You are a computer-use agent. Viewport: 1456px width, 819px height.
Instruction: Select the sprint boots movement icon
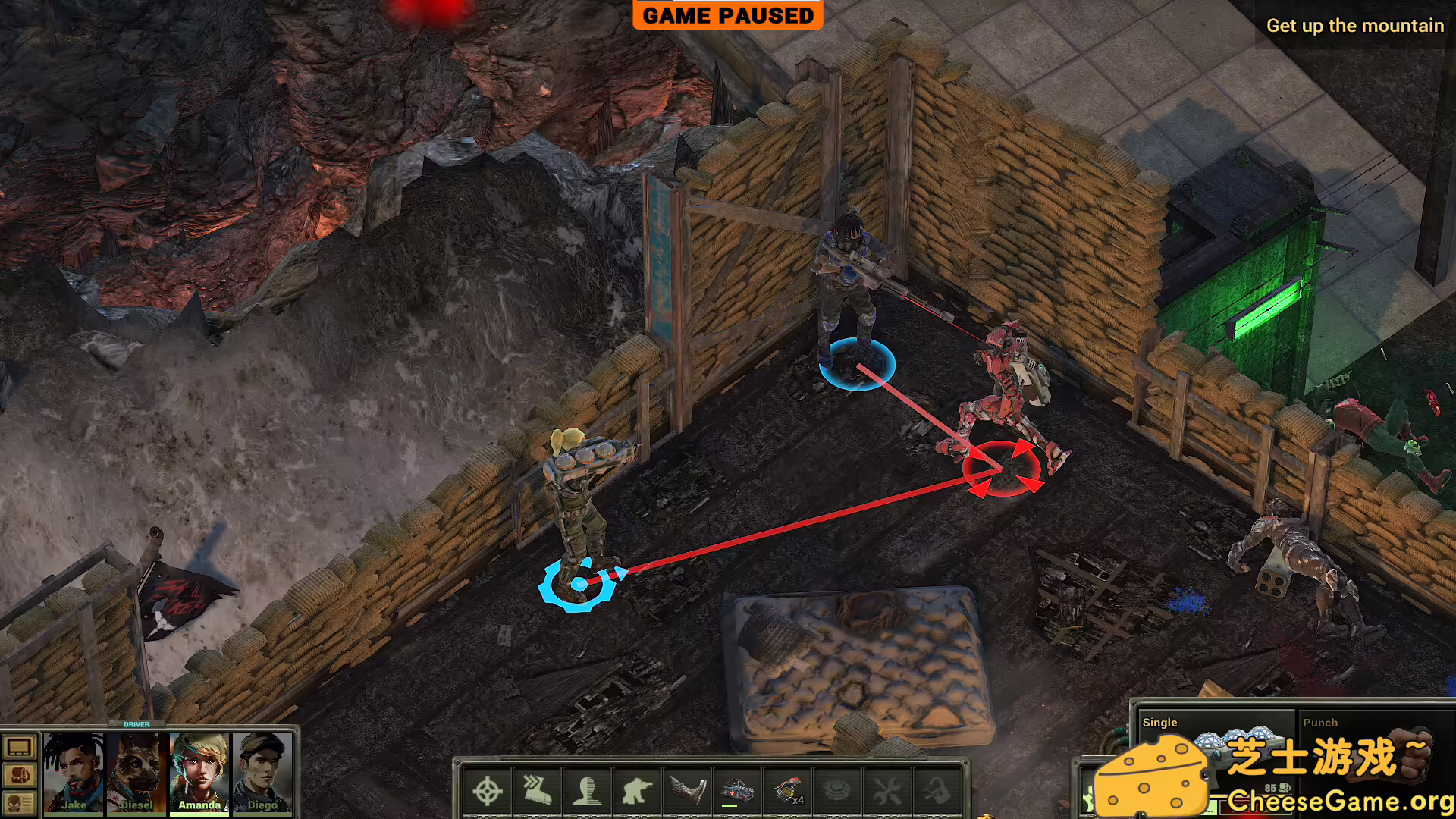pyautogui.click(x=538, y=792)
